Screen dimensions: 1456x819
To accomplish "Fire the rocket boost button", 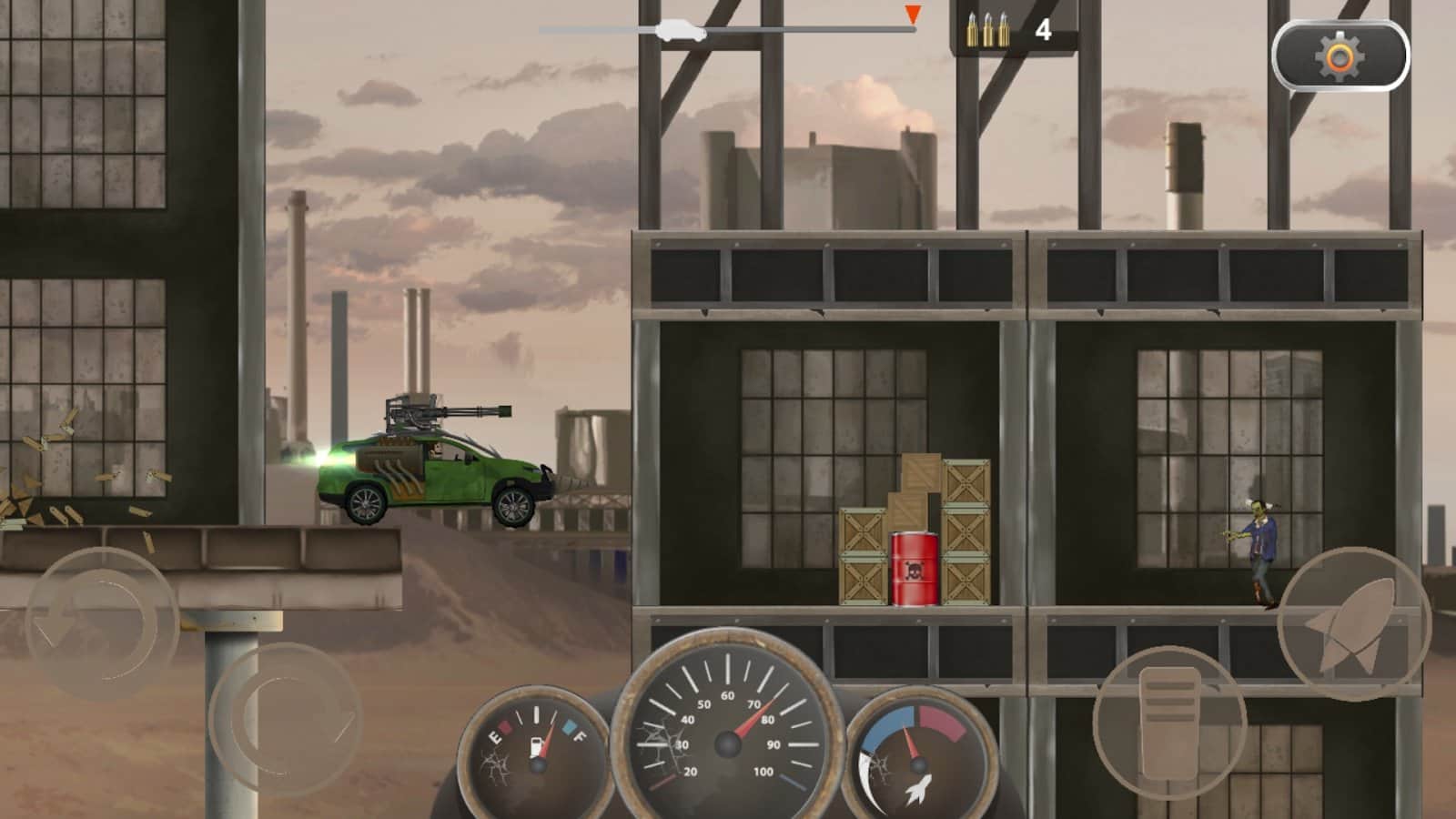I will (1353, 624).
